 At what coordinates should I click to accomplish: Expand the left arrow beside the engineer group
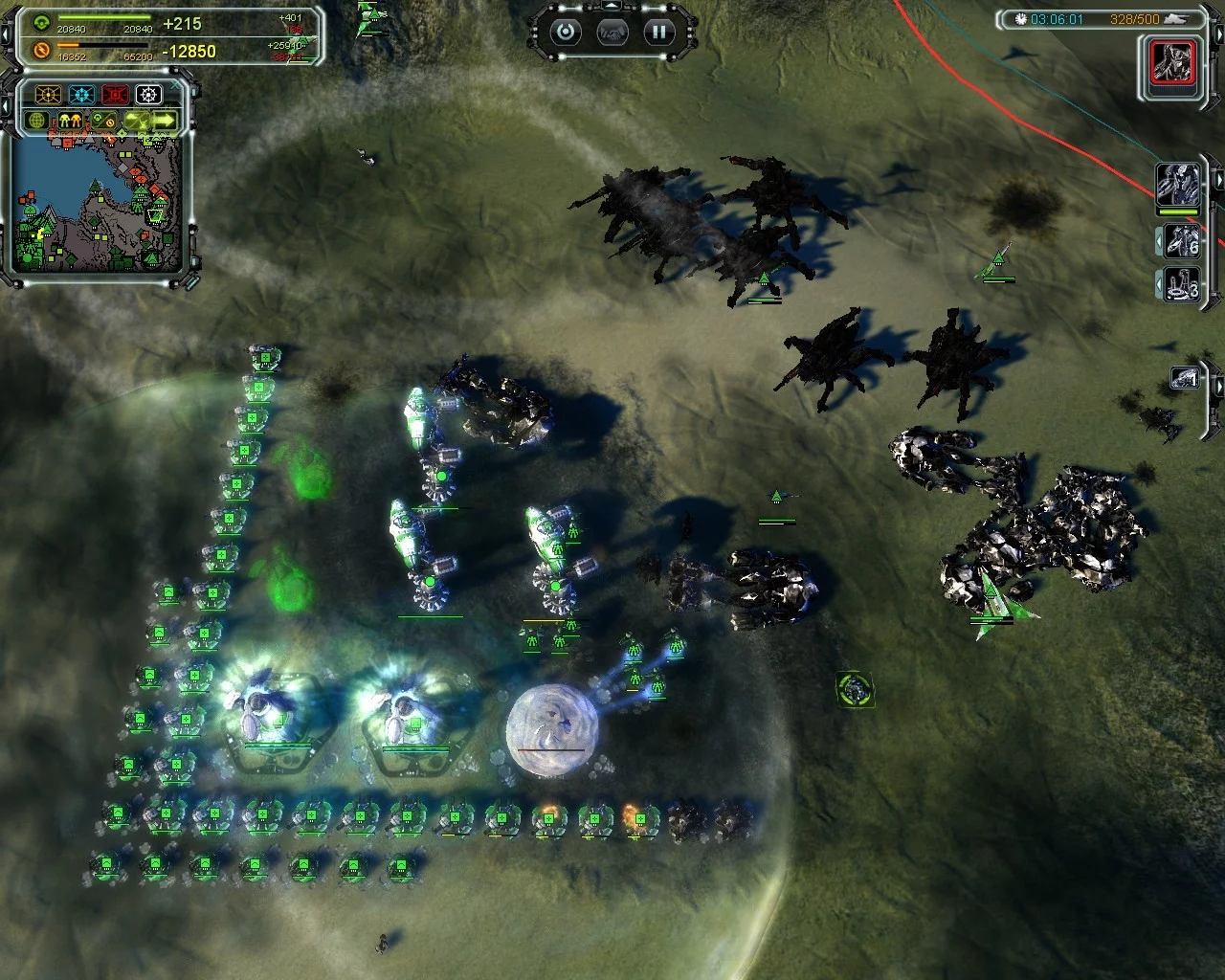point(1159,241)
